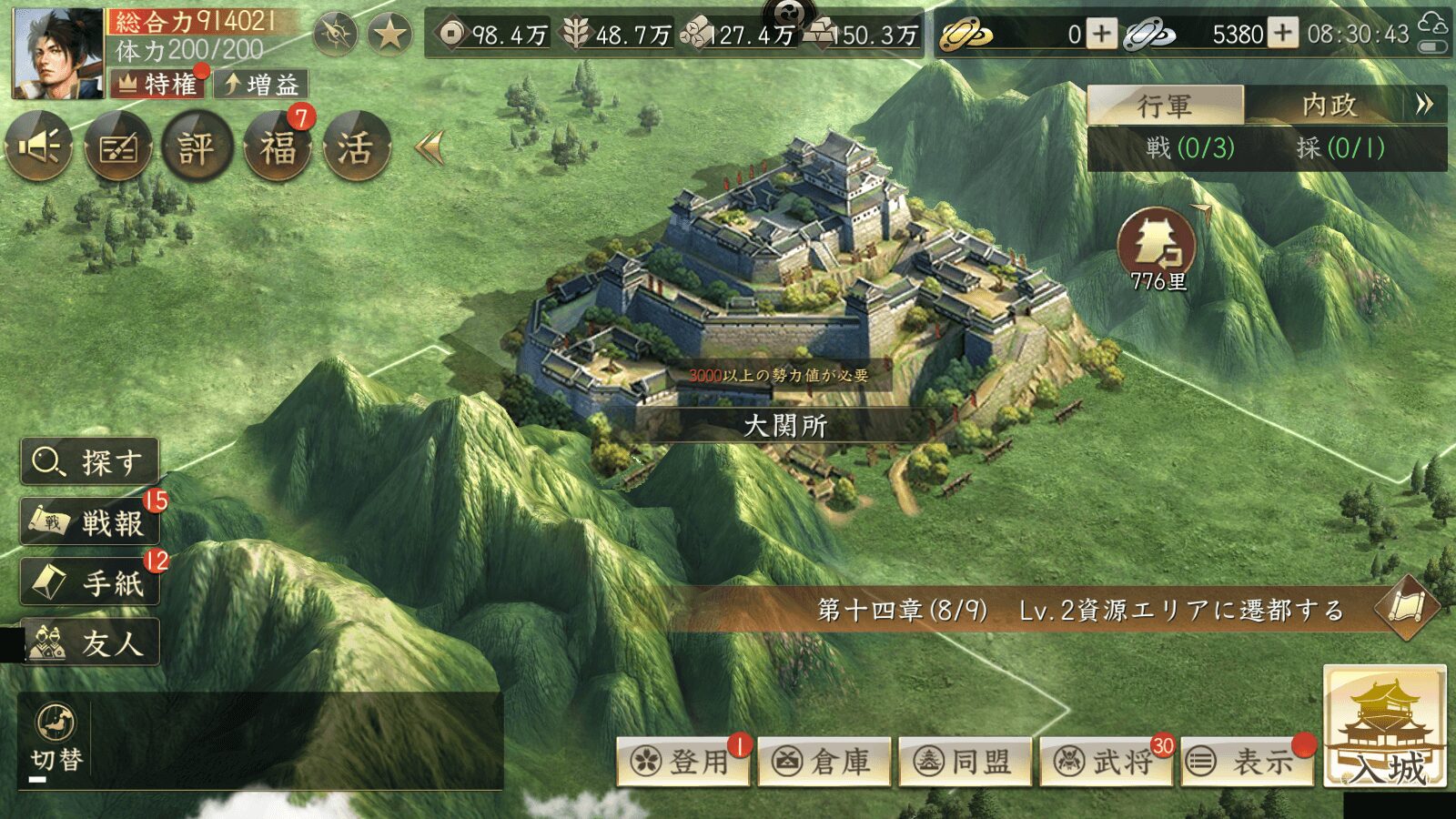Screen dimensions: 1456x819
Task: Open 戦報 battle reports
Action: [x=90, y=522]
